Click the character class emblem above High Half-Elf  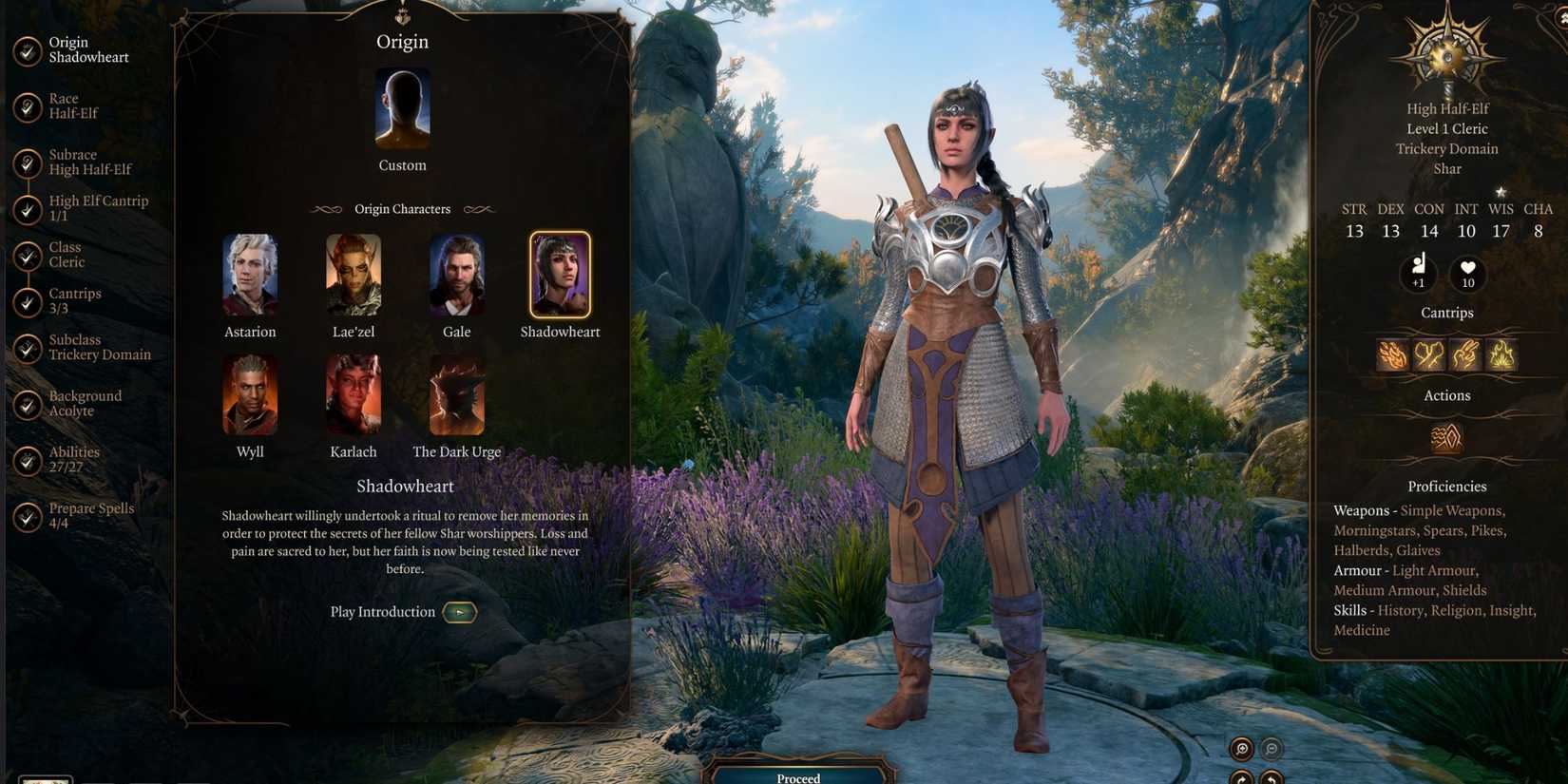[x=1445, y=57]
